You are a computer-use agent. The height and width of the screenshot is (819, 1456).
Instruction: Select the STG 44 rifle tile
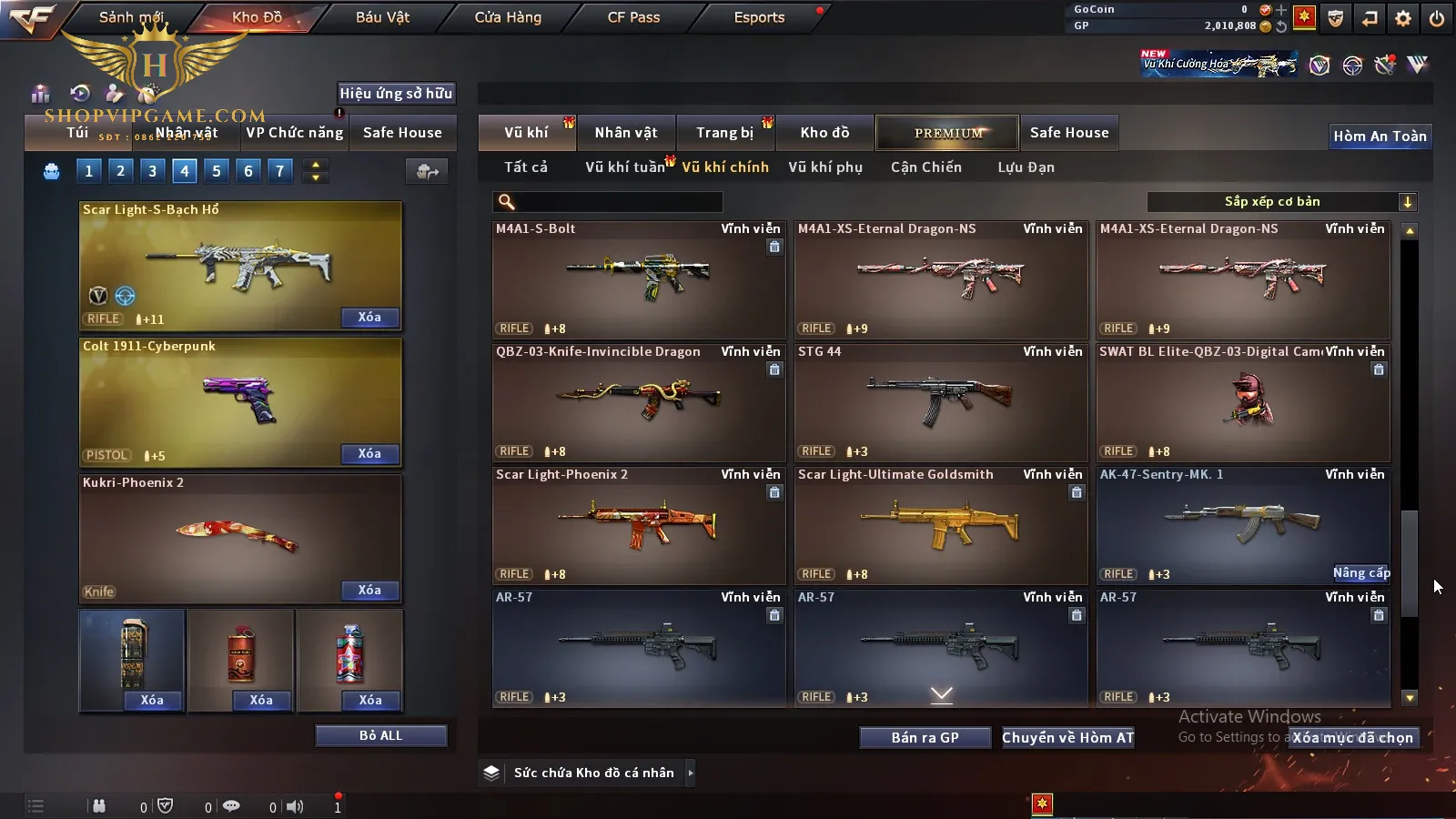click(941, 402)
